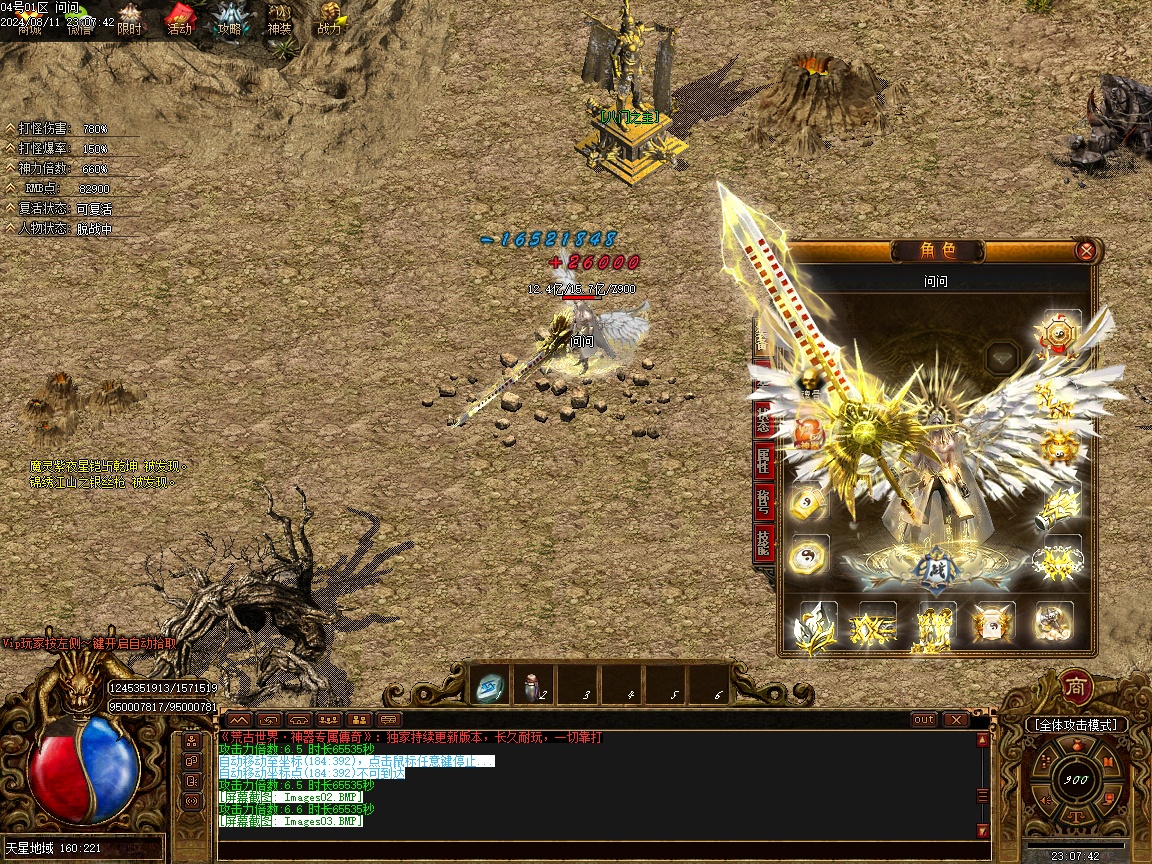Click the round 商 shop button
Viewport: 1152px width, 864px height.
point(1075,687)
